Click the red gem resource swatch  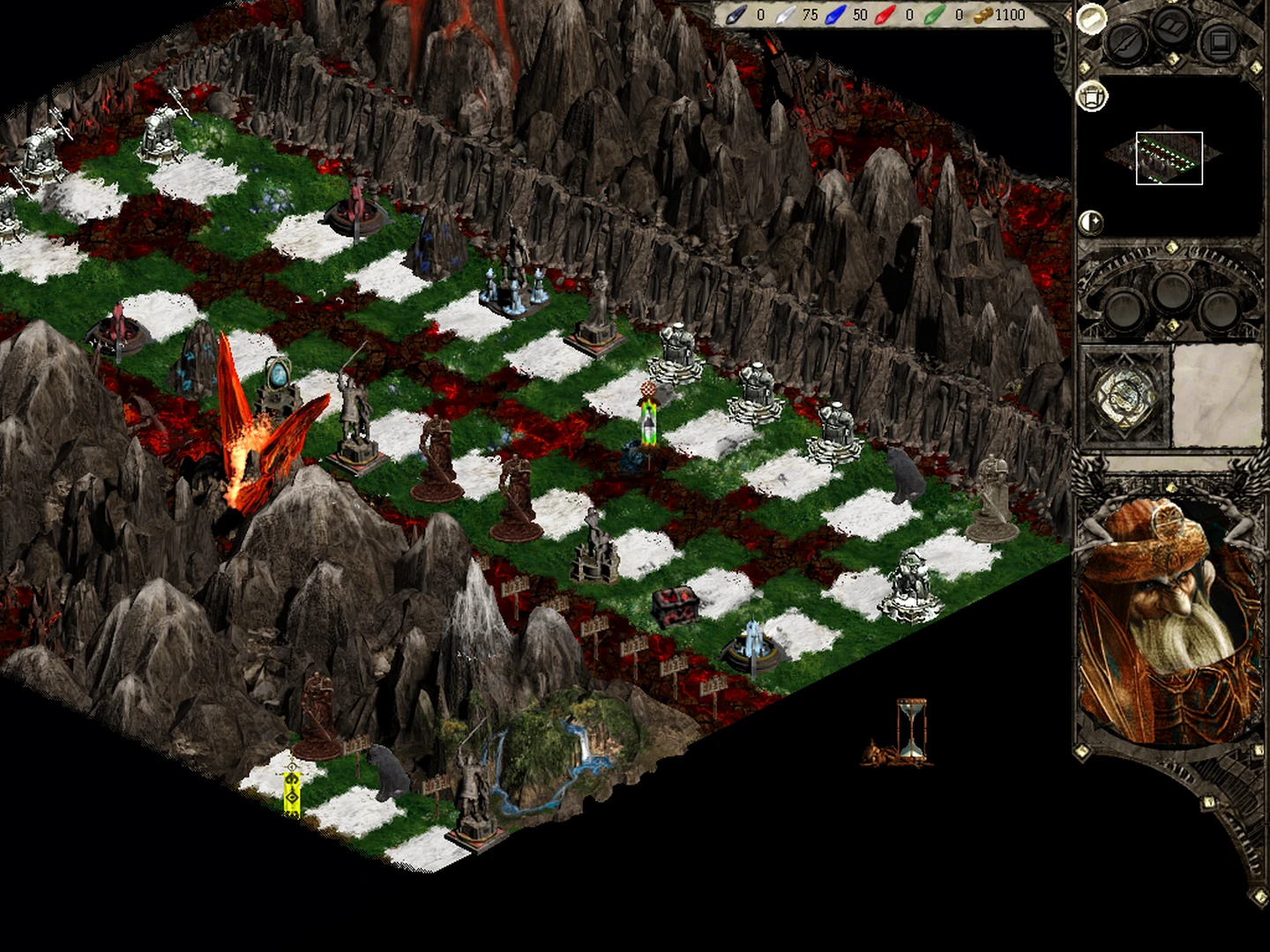tap(885, 15)
